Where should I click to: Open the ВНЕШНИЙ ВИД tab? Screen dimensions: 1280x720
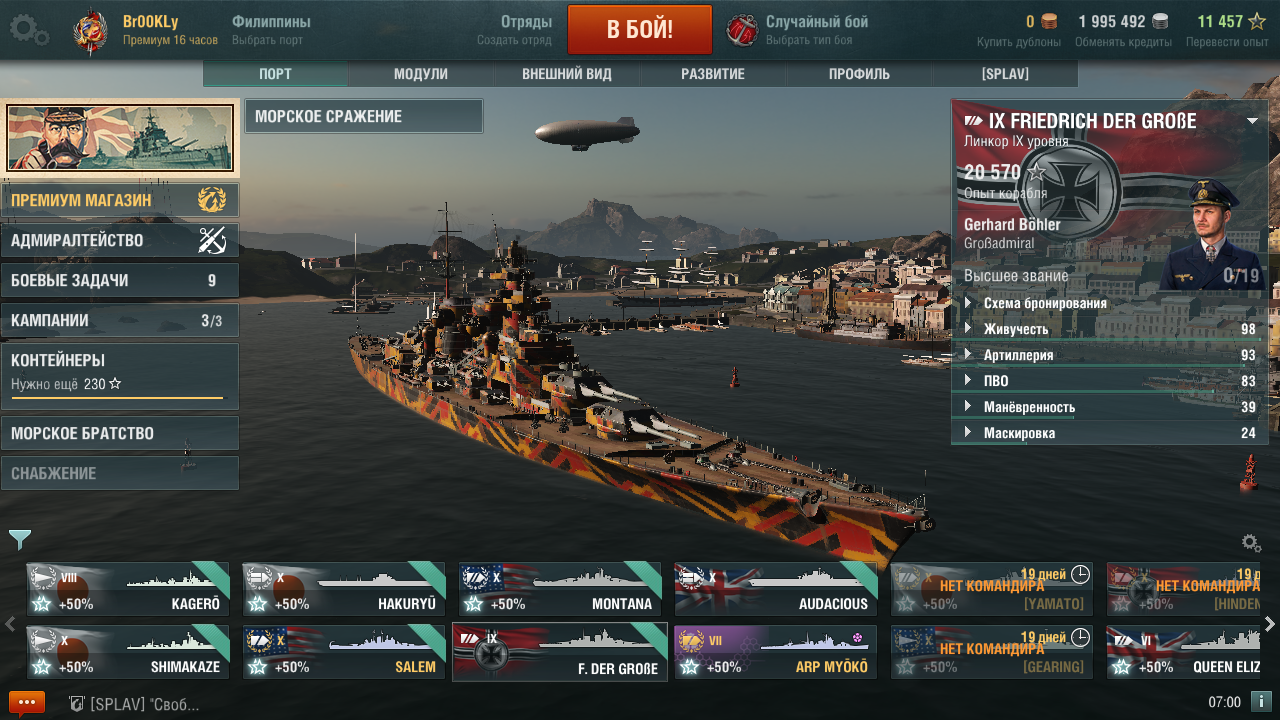566,74
